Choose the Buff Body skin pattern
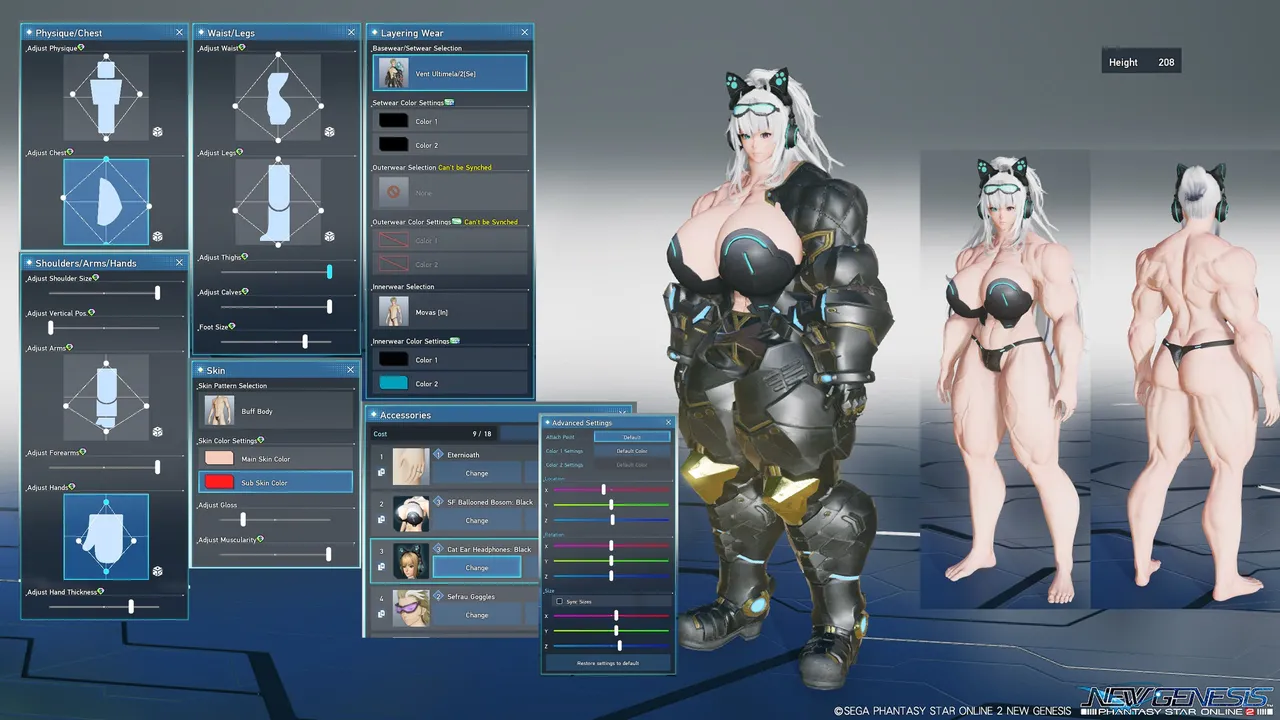1280x720 pixels. pos(275,411)
